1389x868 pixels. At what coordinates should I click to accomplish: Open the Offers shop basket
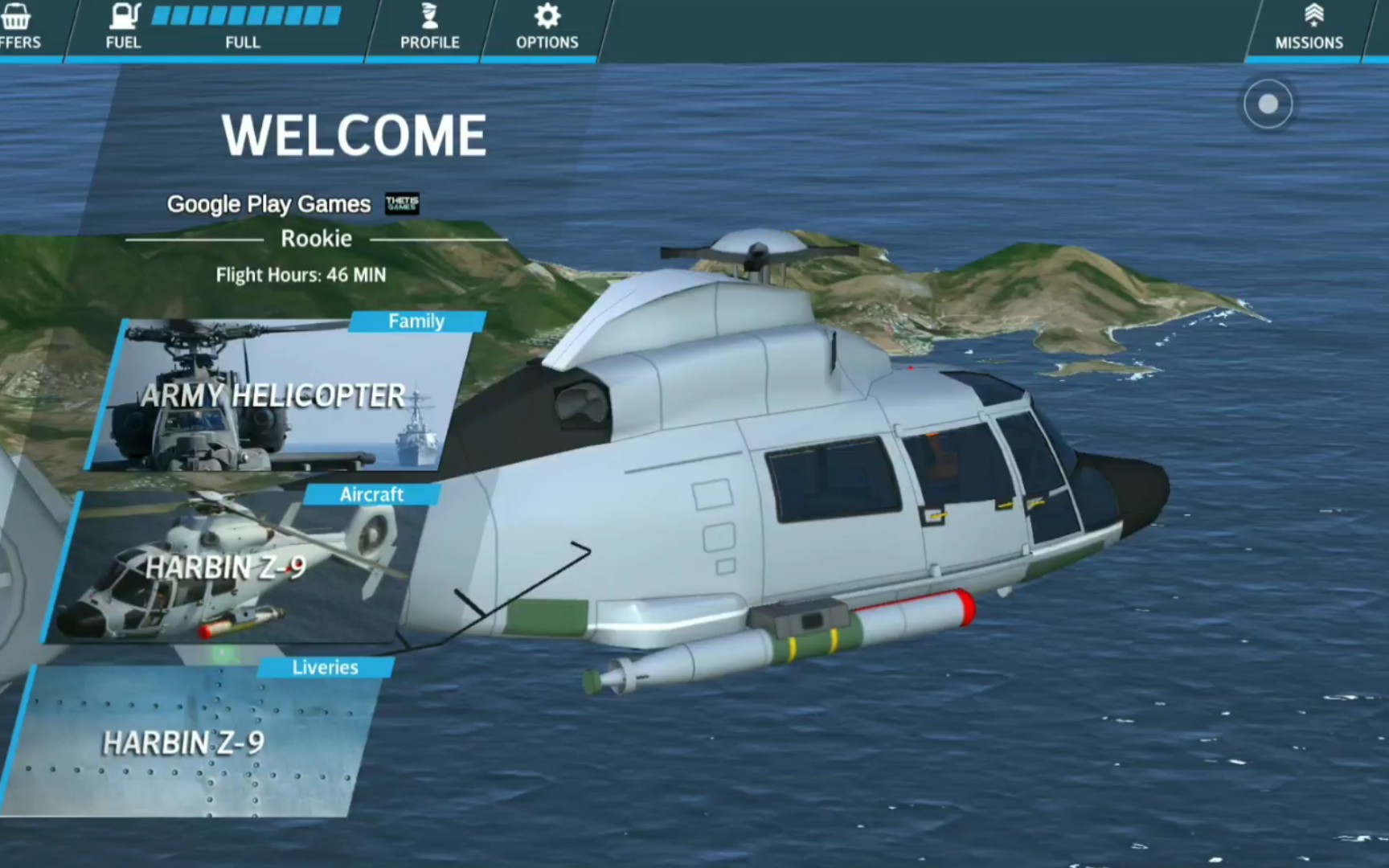pyautogui.click(x=18, y=27)
